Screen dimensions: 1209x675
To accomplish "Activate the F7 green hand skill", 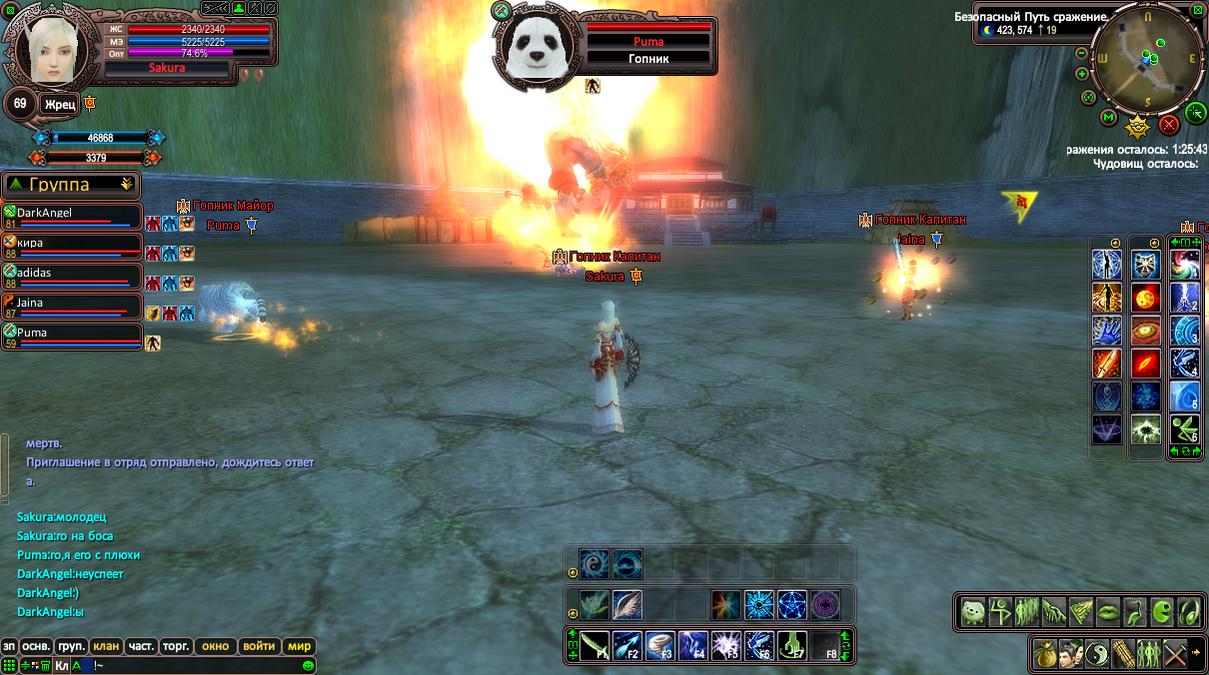I will 793,645.
